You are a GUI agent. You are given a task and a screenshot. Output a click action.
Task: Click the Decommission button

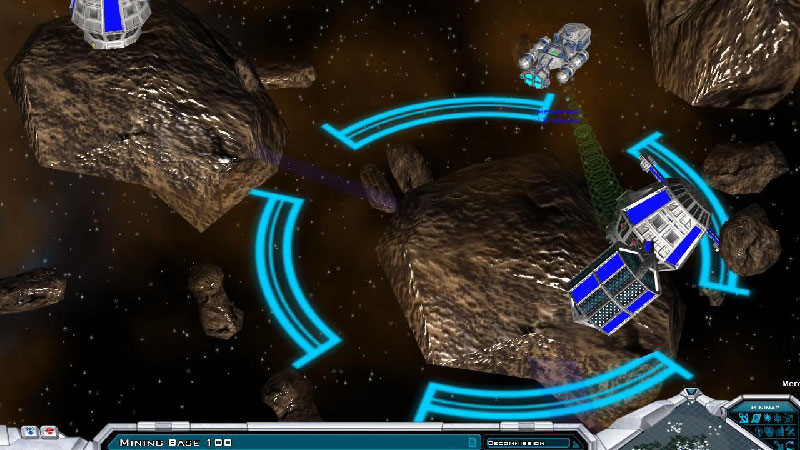(x=527, y=441)
